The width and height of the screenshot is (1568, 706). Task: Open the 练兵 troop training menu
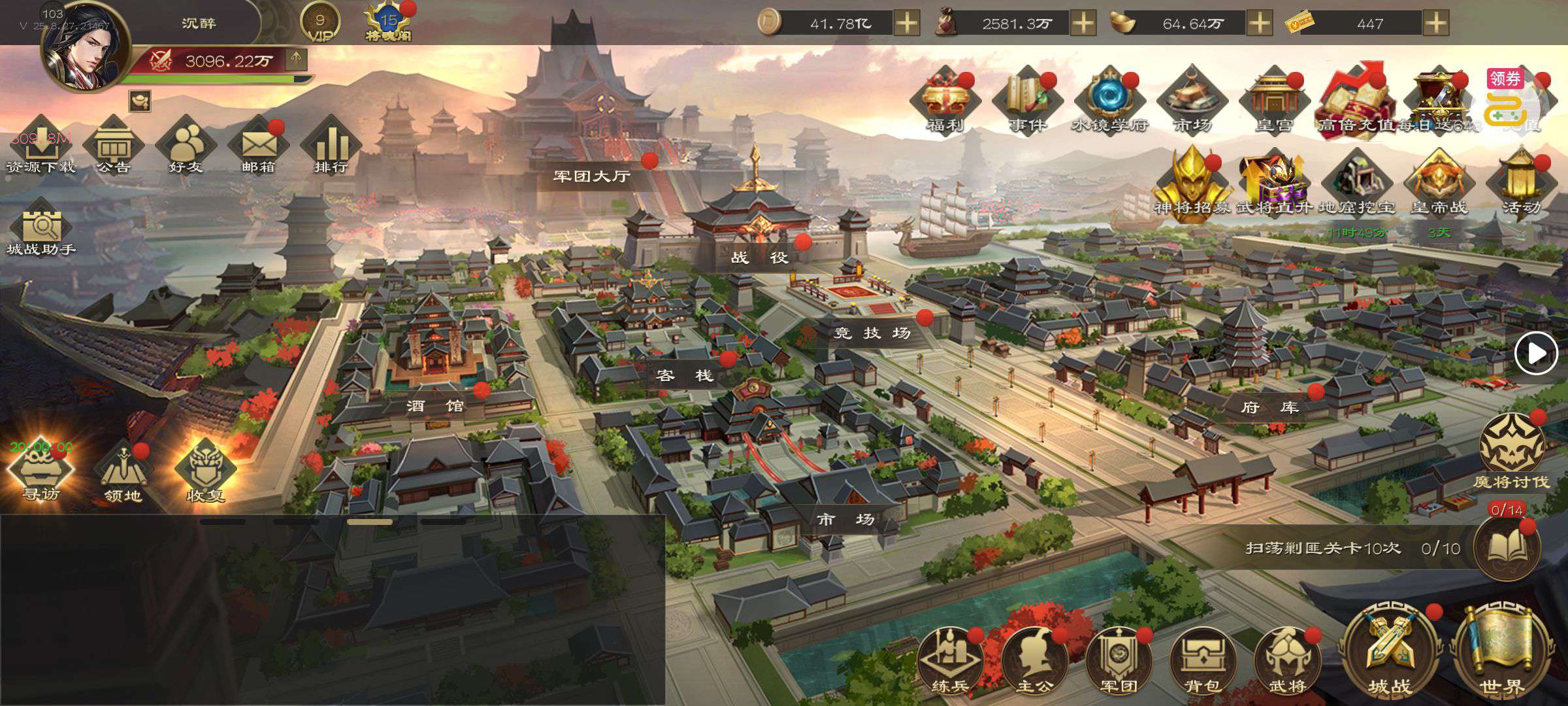coord(949,660)
